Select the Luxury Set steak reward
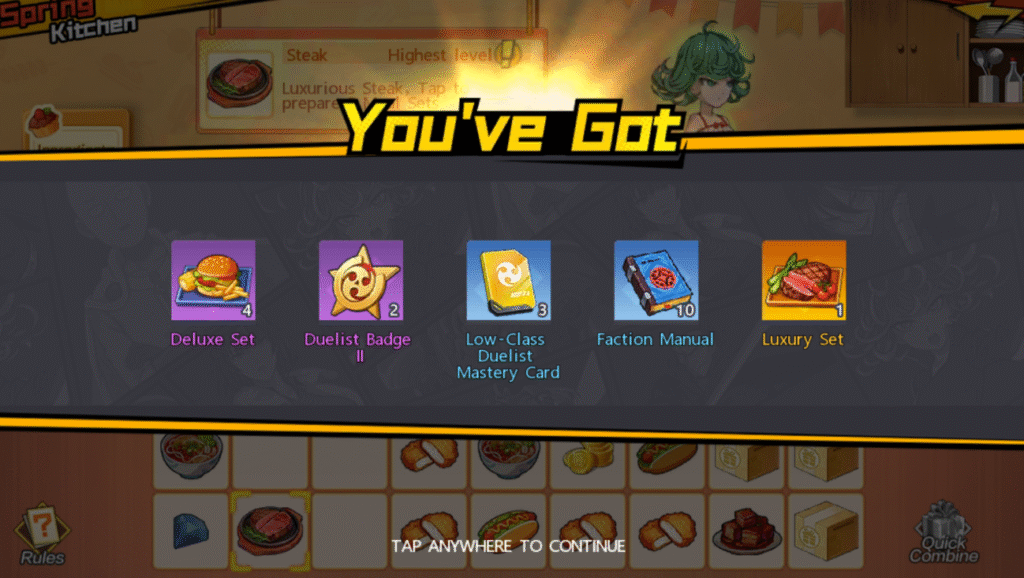Viewport: 1024px width, 578px height. pyautogui.click(x=803, y=281)
